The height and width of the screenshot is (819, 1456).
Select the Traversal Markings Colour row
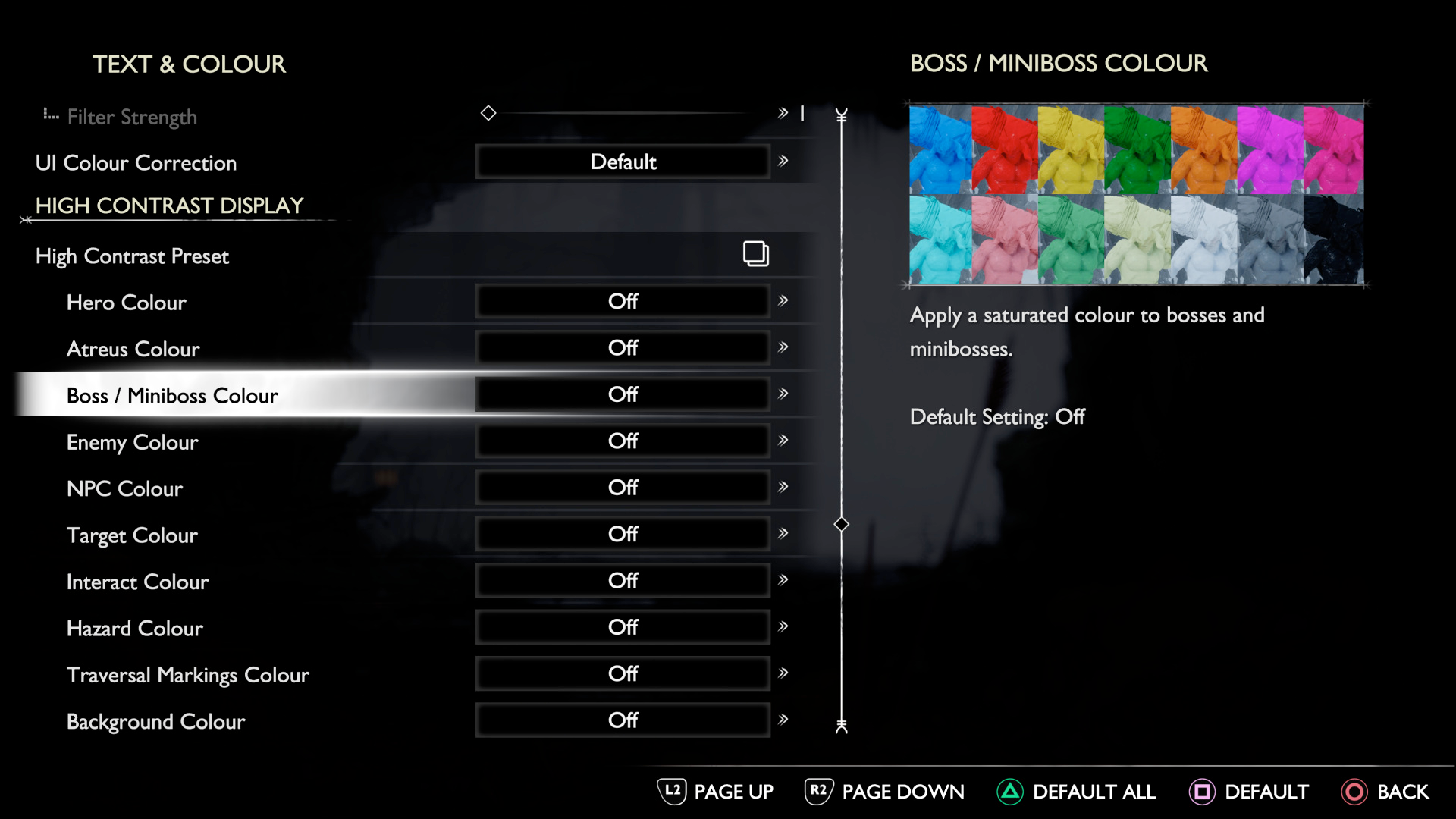(187, 674)
